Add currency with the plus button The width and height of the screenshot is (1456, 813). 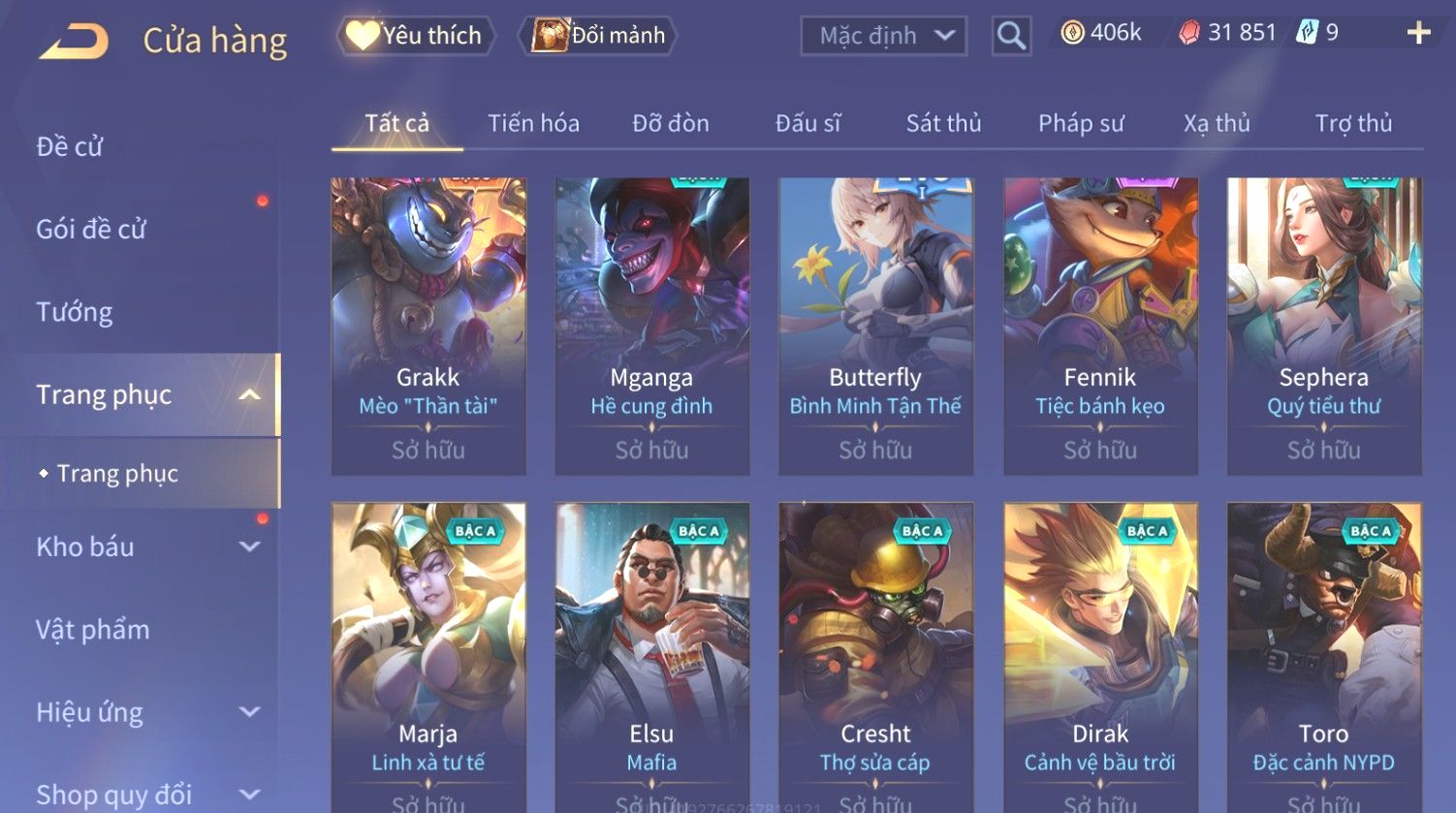[1418, 33]
